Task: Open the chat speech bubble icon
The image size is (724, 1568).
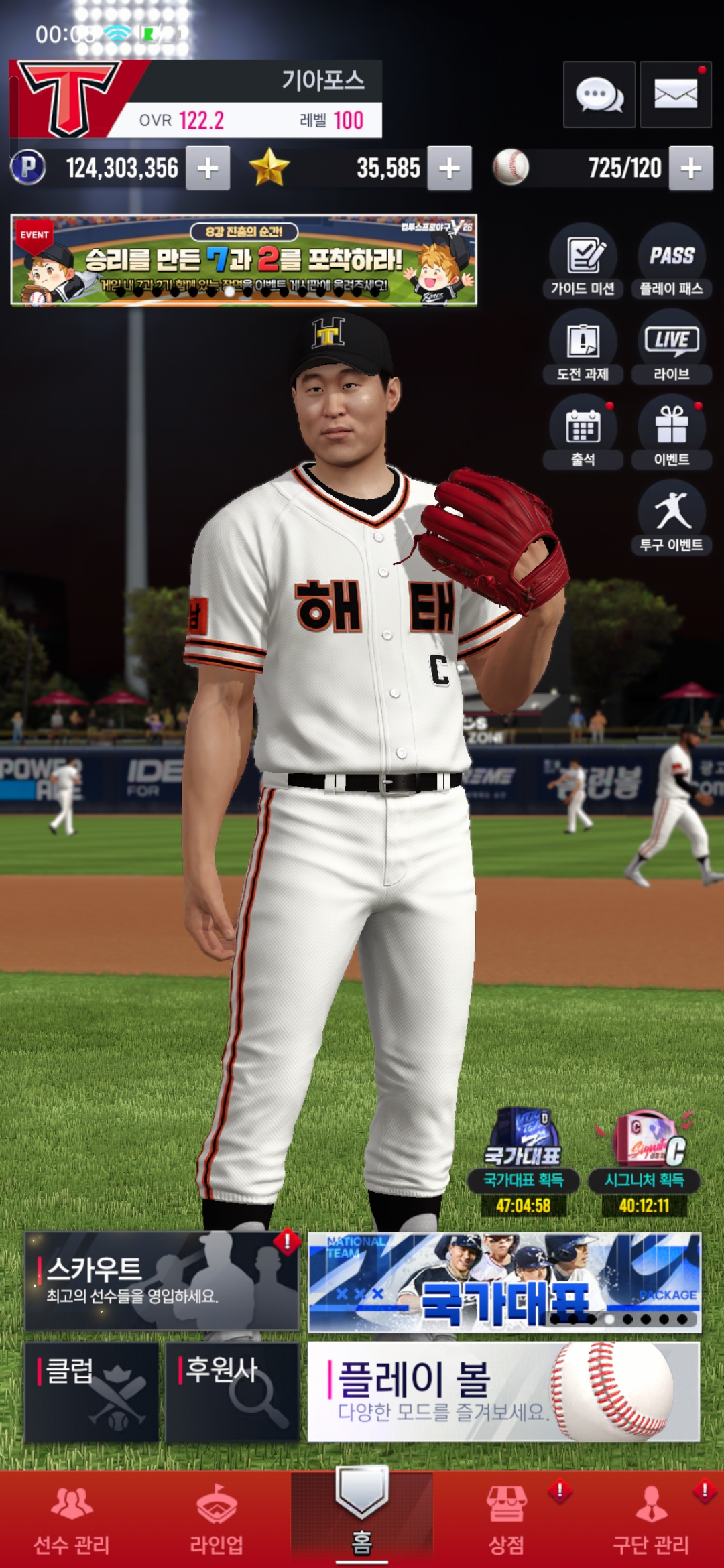Action: coord(599,94)
